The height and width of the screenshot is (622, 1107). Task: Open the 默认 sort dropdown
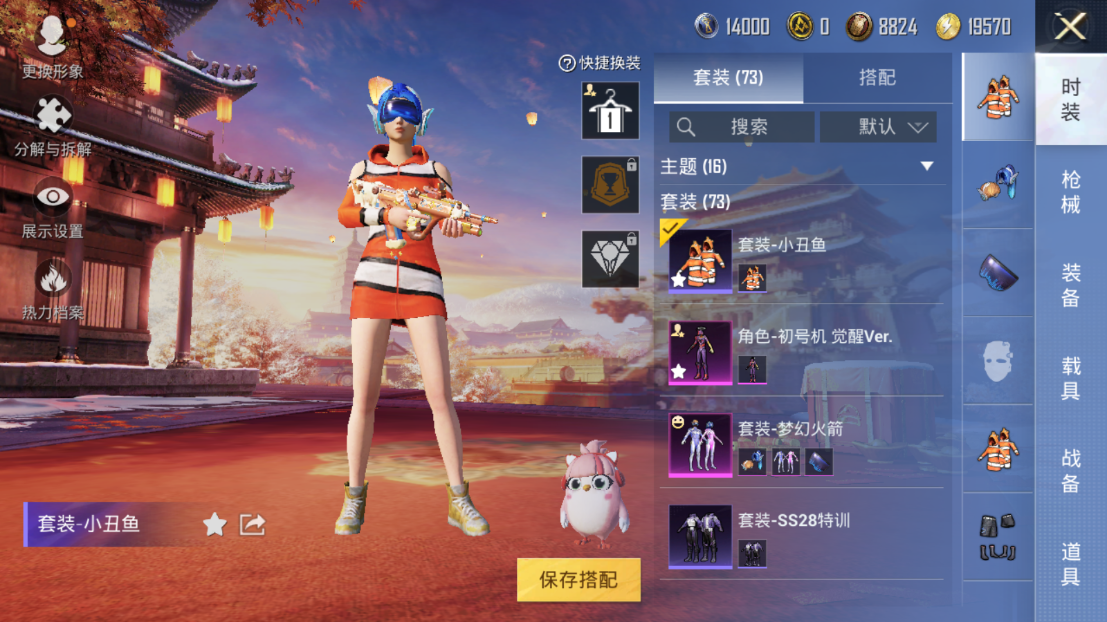(x=878, y=127)
